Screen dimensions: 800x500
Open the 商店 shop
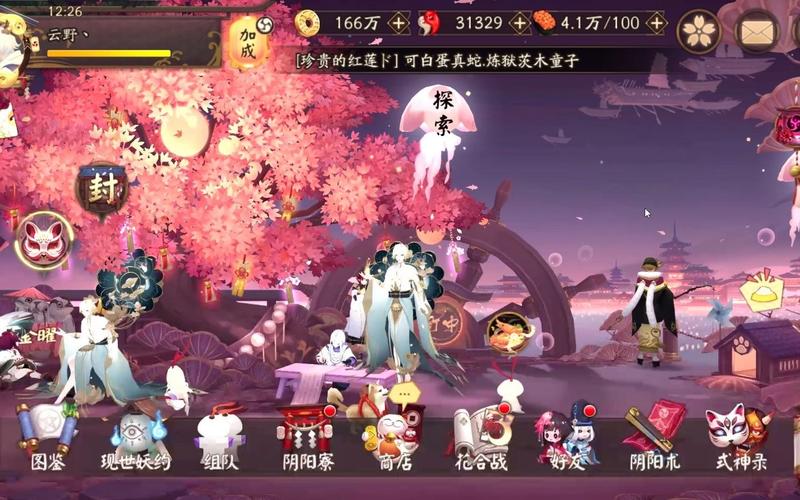click(391, 437)
